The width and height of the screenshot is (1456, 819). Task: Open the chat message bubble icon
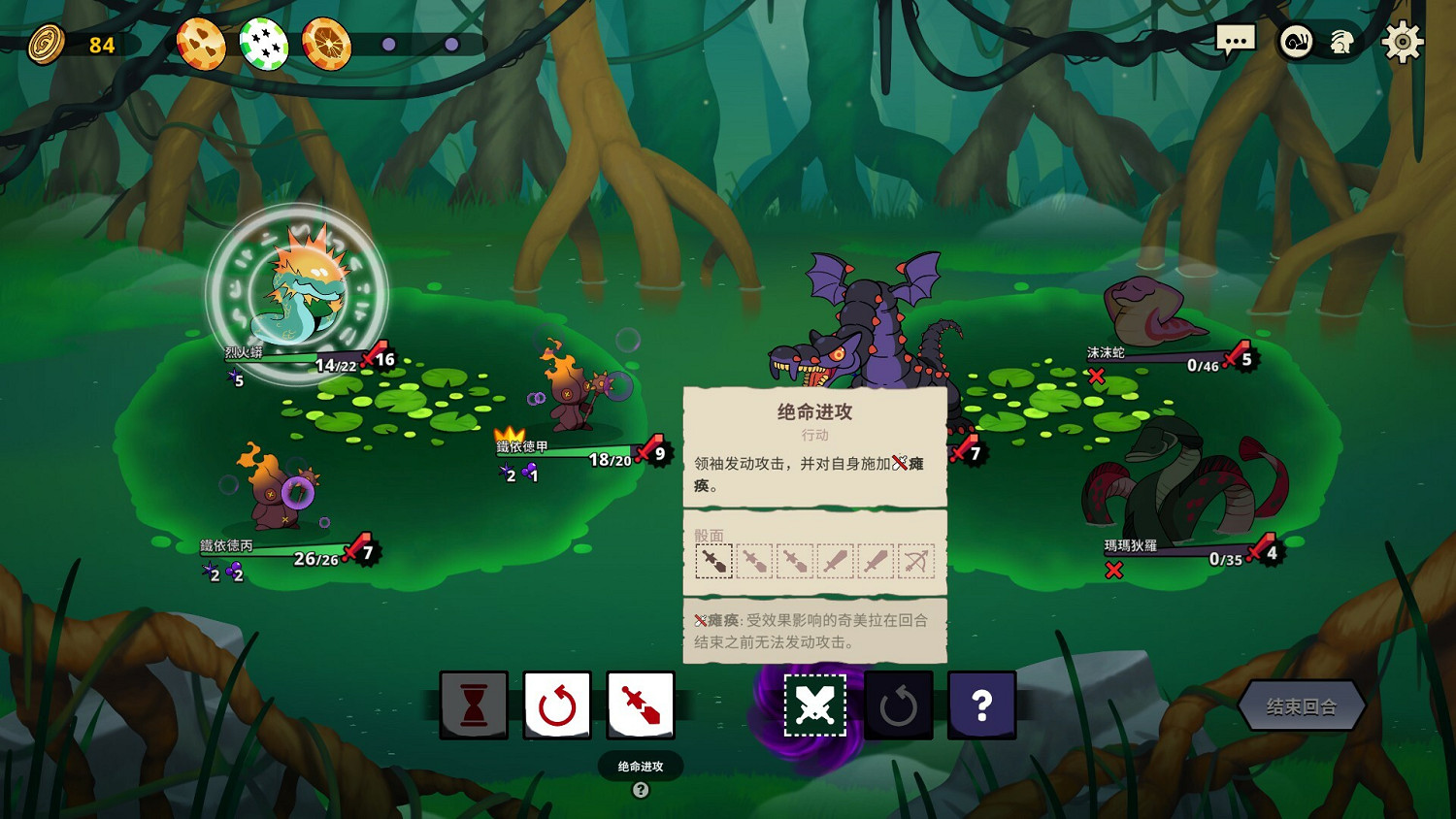pos(1237,40)
